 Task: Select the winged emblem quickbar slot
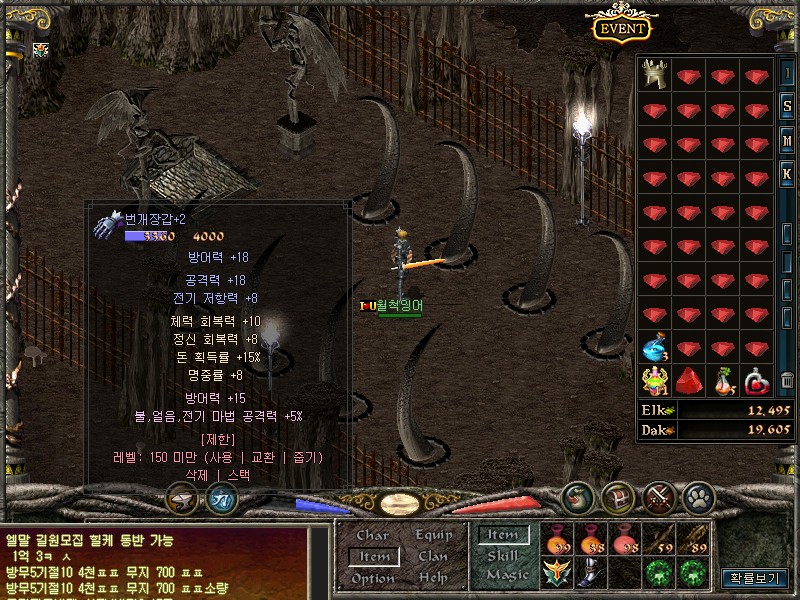[x=556, y=573]
